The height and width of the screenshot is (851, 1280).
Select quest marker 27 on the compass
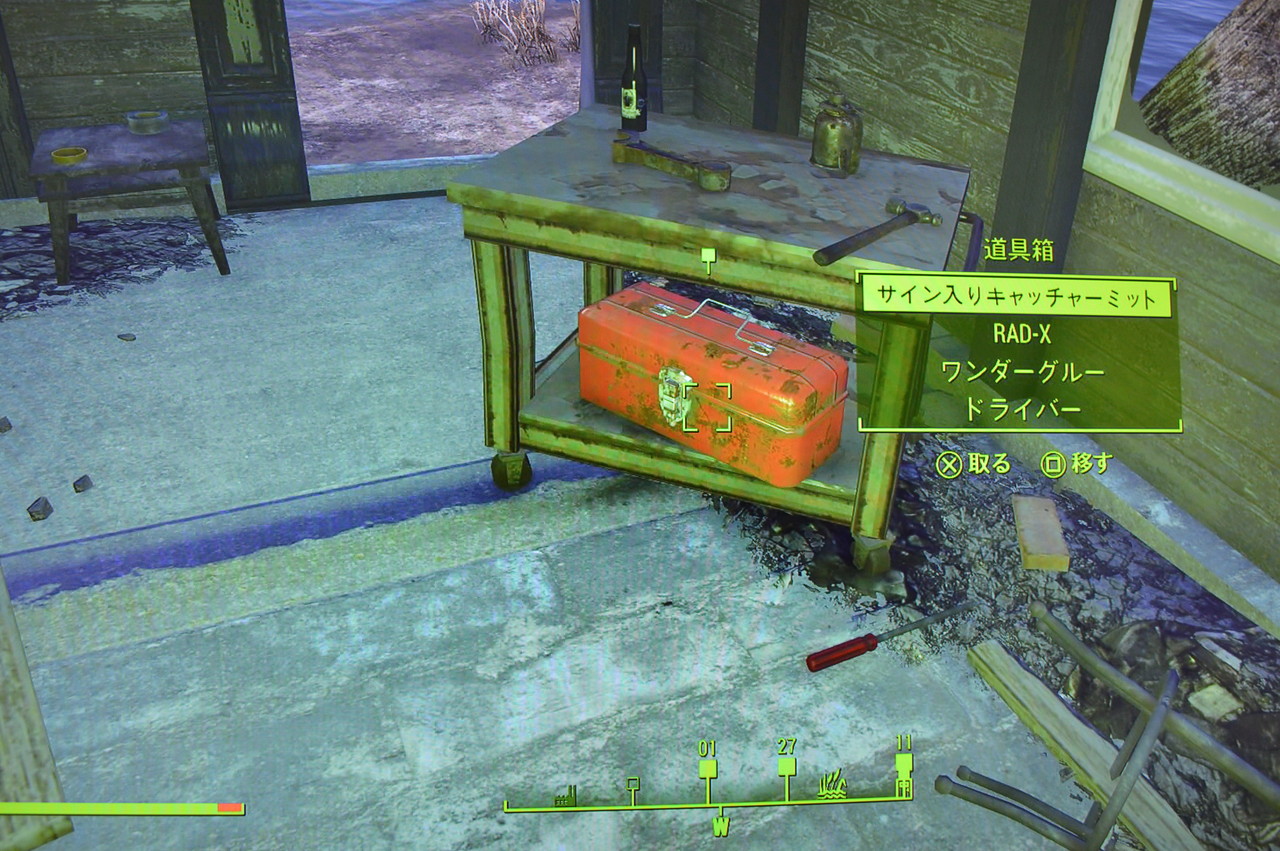point(787,765)
